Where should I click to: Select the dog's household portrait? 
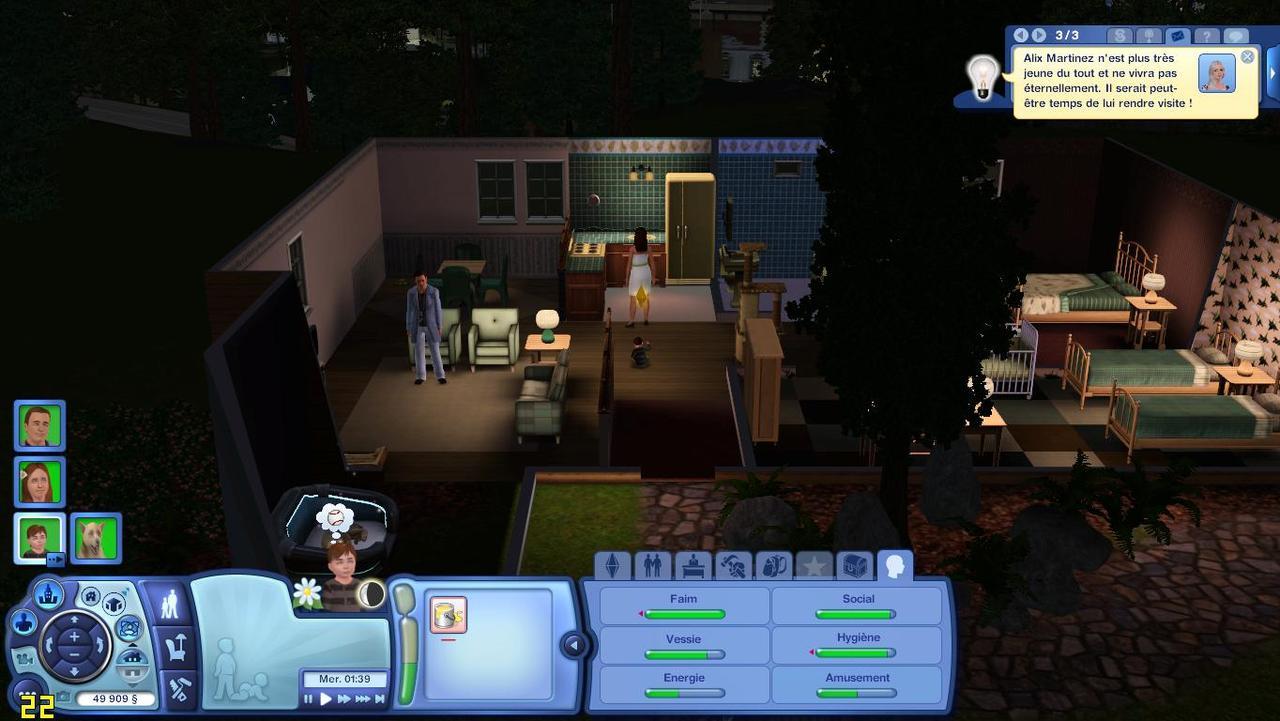tap(96, 538)
